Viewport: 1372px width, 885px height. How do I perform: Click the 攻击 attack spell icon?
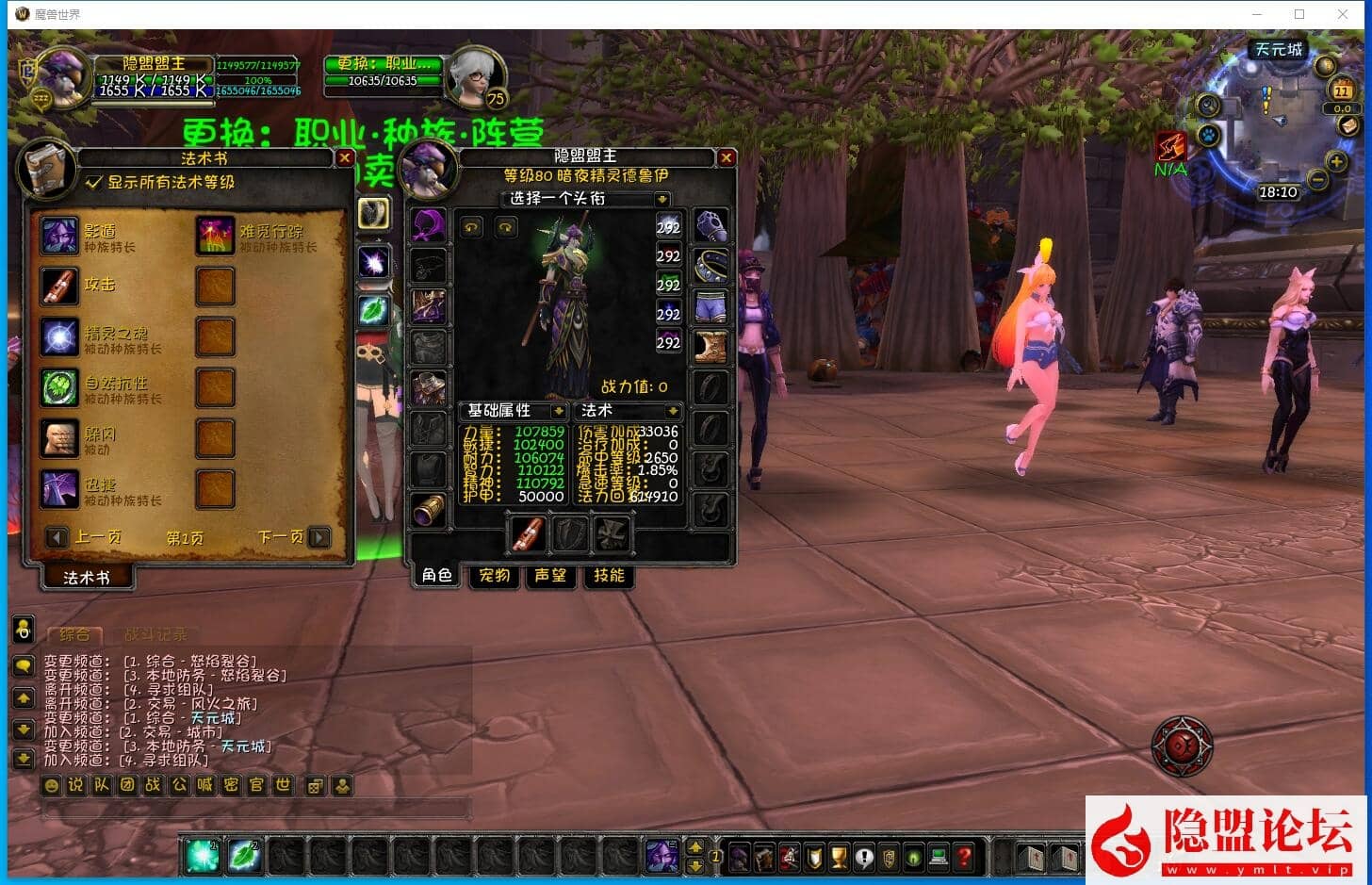tap(59, 286)
